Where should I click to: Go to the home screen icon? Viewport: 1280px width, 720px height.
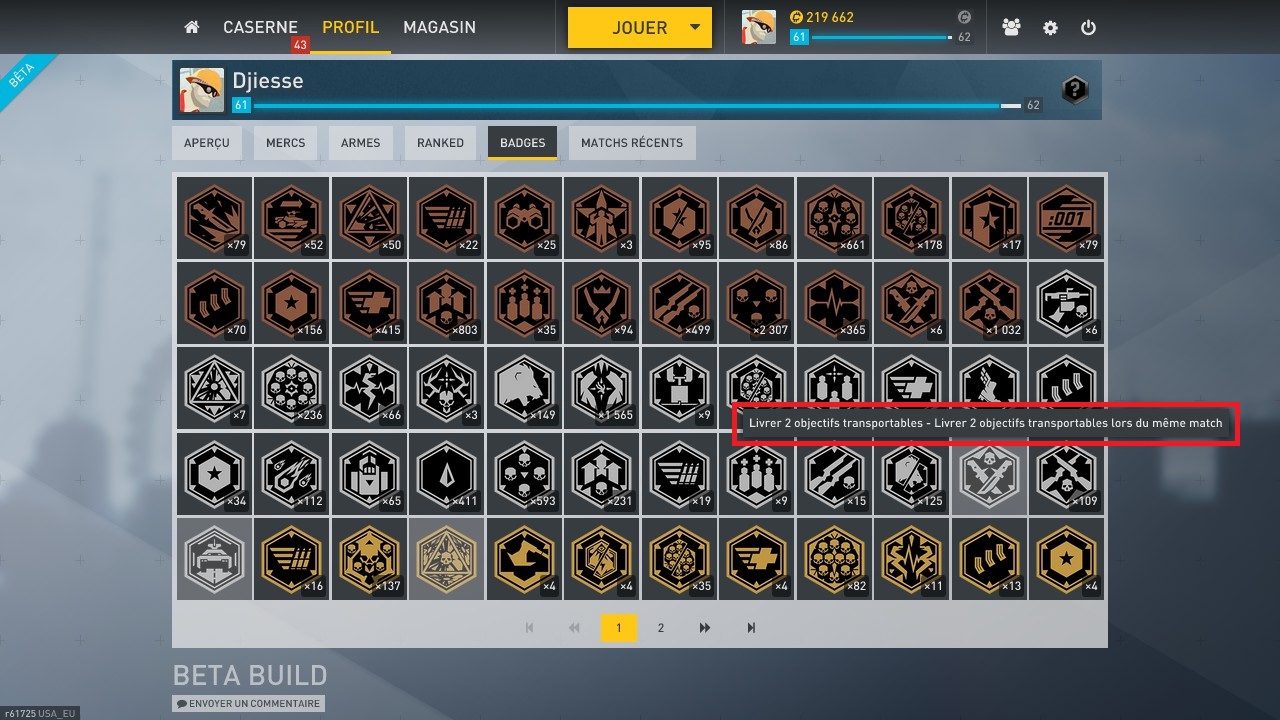[192, 28]
